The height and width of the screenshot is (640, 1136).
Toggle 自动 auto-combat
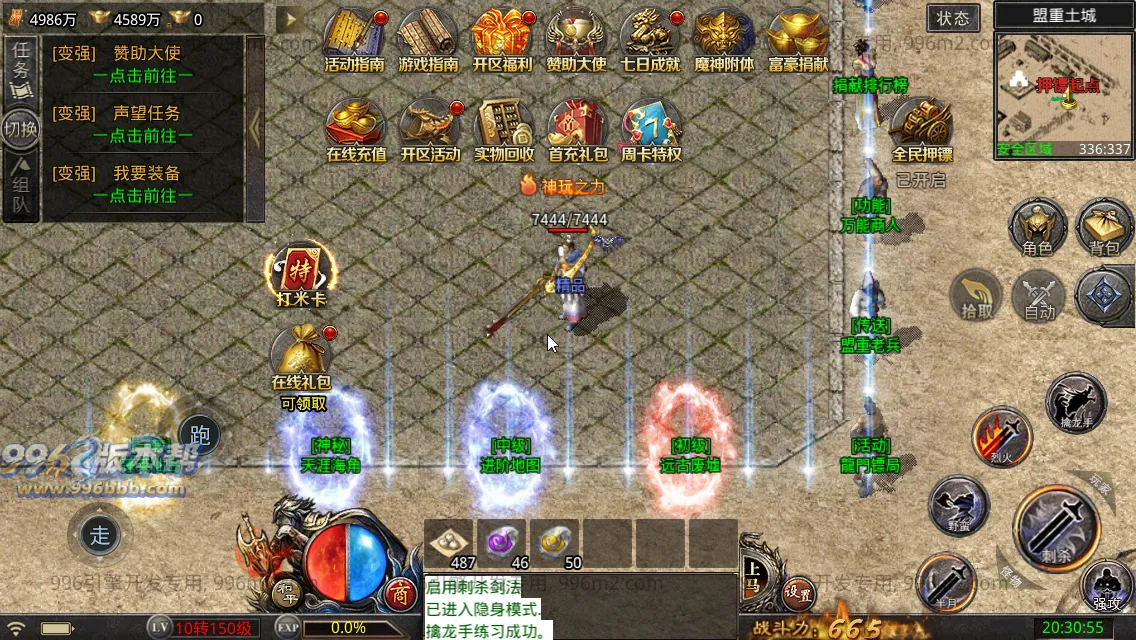pyautogui.click(x=1039, y=296)
